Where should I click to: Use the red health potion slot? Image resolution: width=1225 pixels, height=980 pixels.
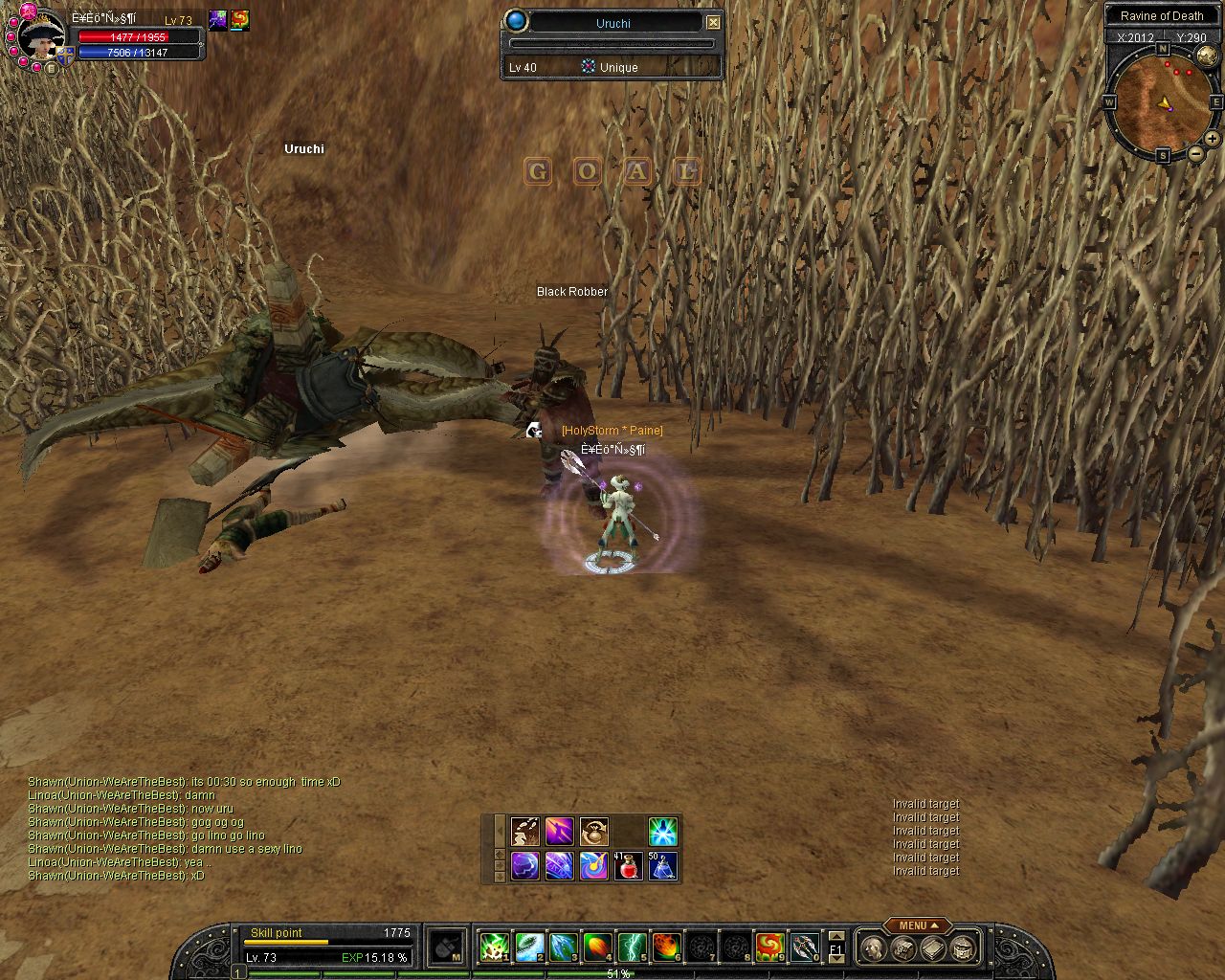pyautogui.click(x=629, y=866)
